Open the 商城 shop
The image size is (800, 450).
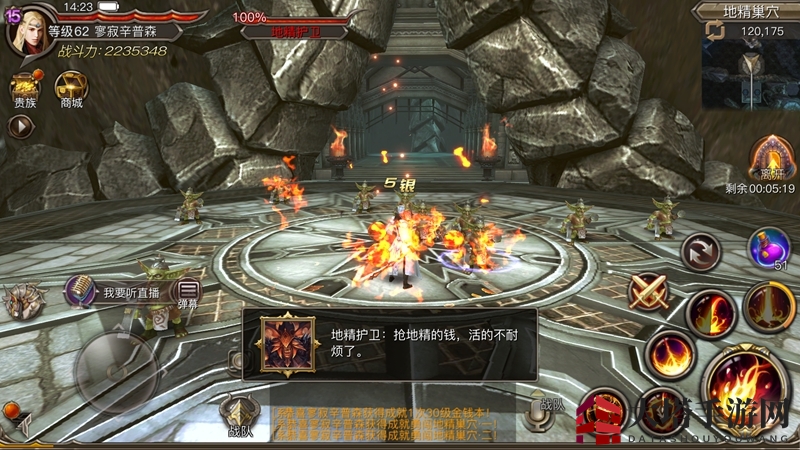(70, 86)
